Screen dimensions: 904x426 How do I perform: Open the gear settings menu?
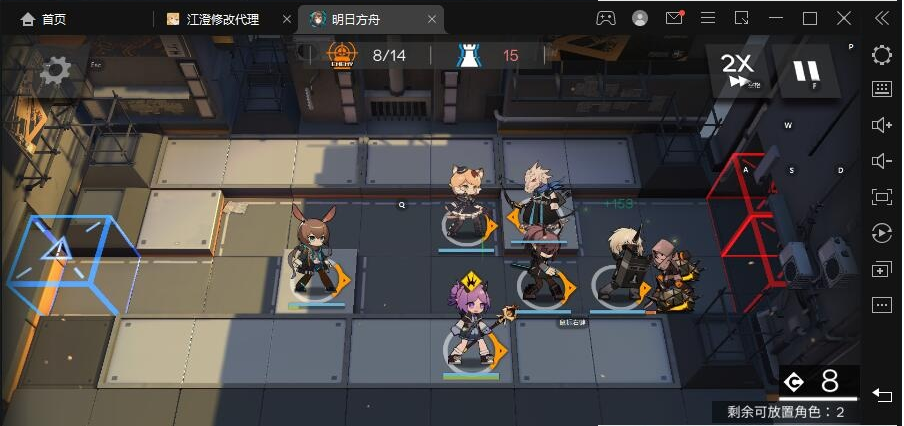[55, 69]
